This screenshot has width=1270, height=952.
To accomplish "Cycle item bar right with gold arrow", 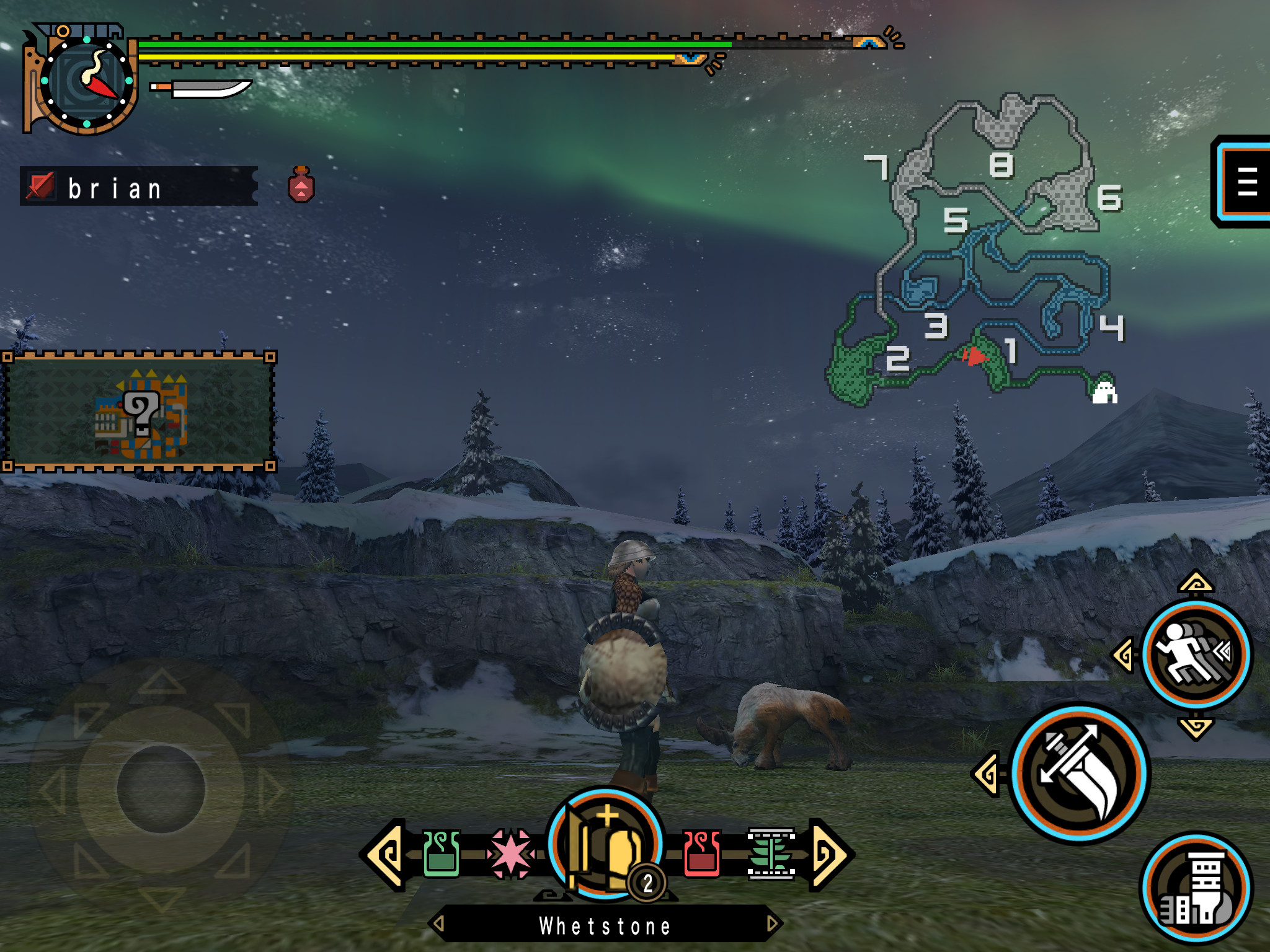I will click(x=829, y=855).
